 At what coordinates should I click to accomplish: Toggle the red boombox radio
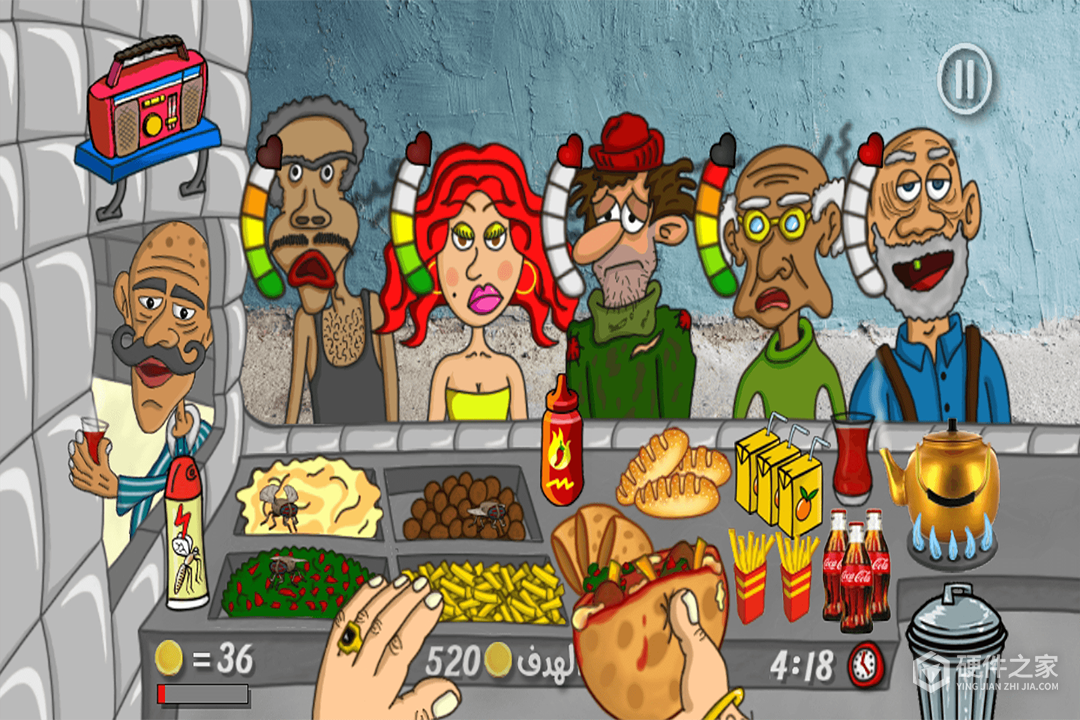[146, 108]
